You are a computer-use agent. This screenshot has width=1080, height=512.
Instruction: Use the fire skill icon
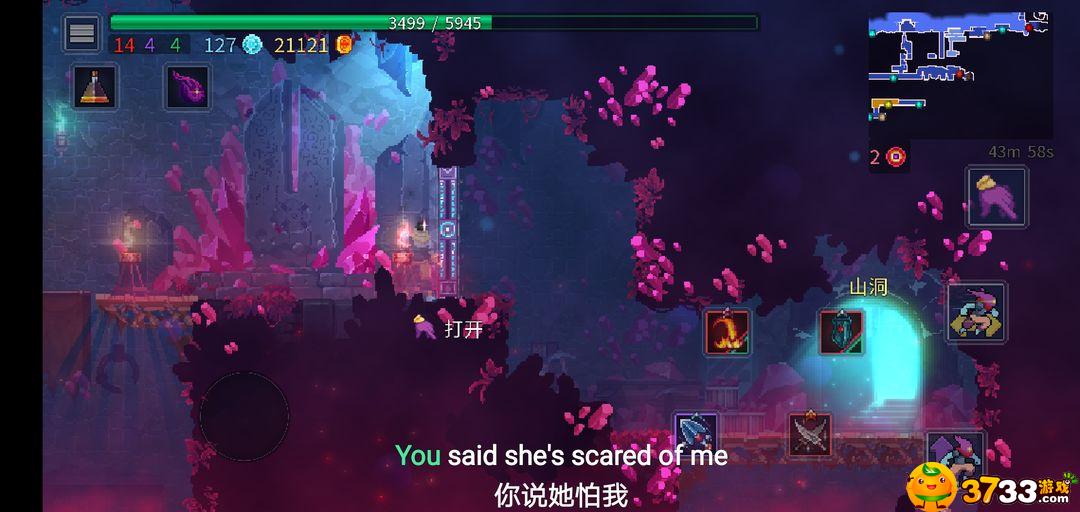pyautogui.click(x=727, y=332)
